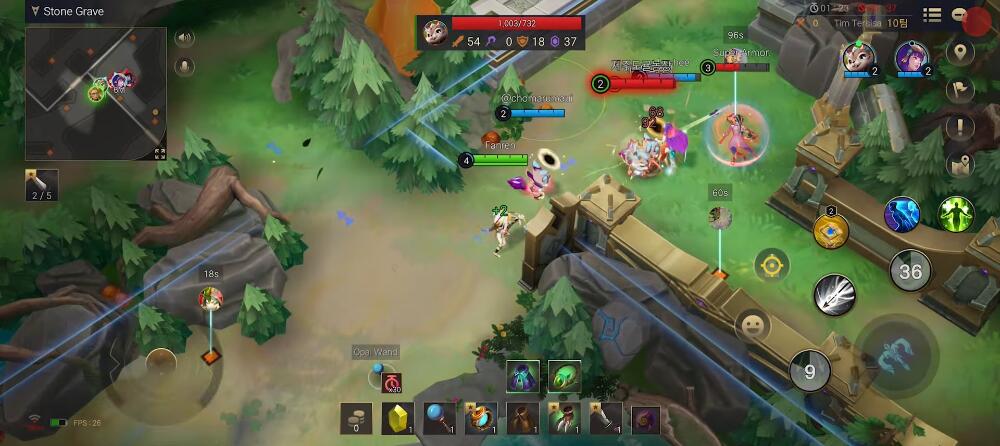Open the scoreboard list icon
Image resolution: width=1000 pixels, height=446 pixels.
click(932, 15)
